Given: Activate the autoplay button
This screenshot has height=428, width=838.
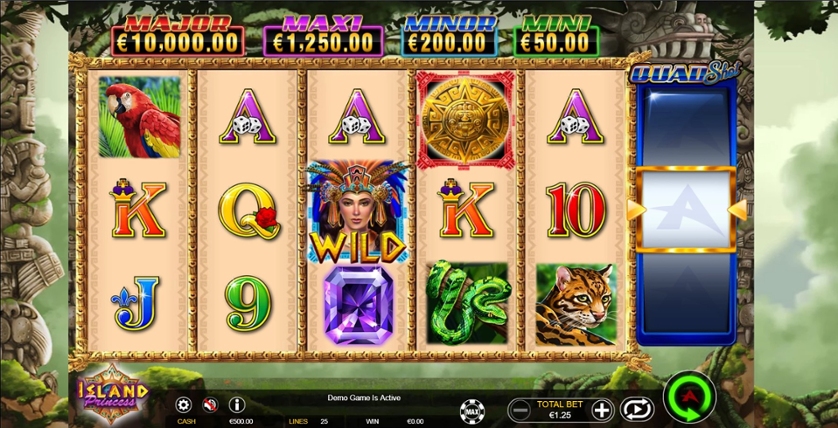Looking at the screenshot, I should pyautogui.click(x=636, y=408).
